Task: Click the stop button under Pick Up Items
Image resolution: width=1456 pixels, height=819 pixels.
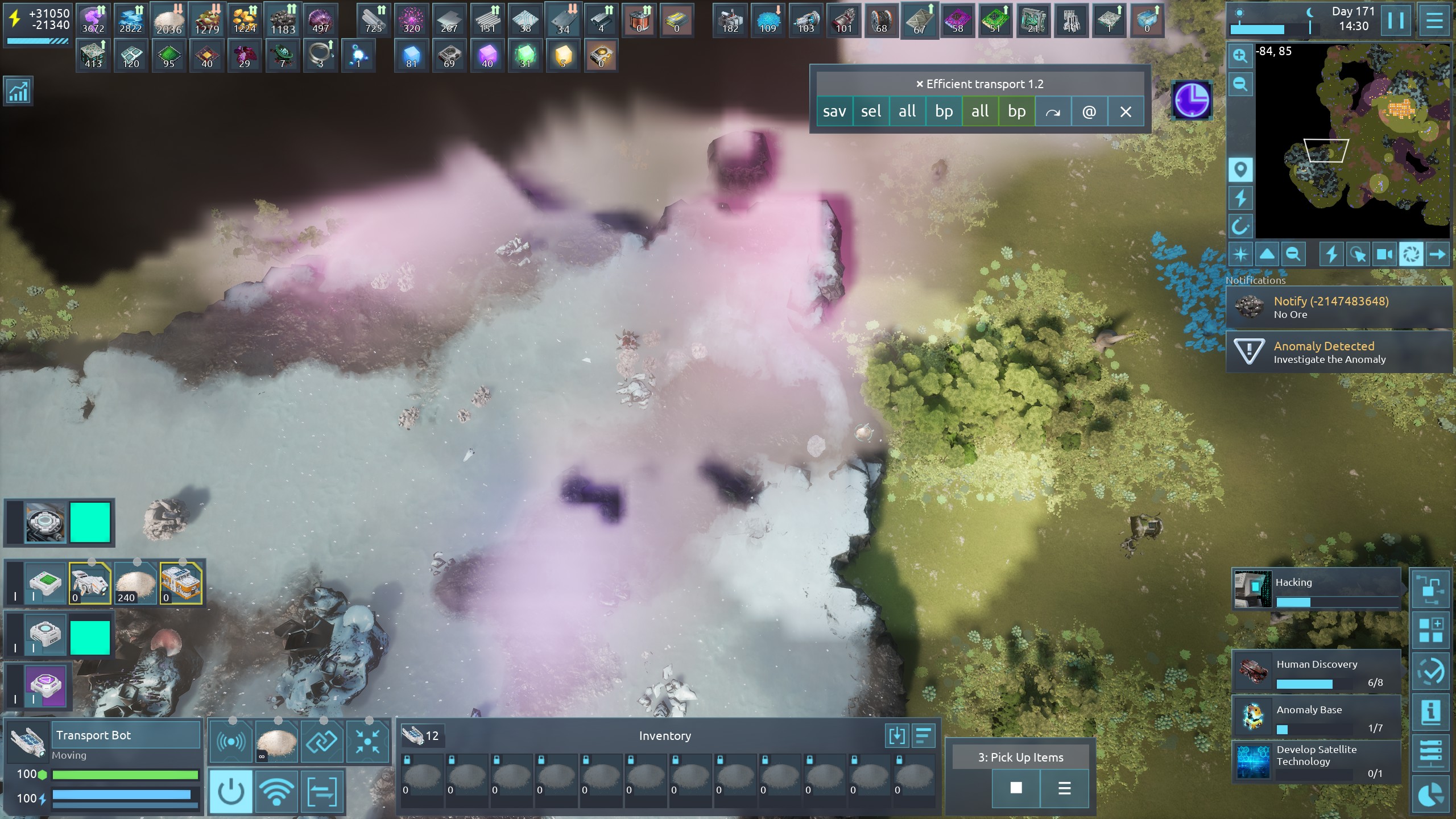Action: click(1016, 788)
